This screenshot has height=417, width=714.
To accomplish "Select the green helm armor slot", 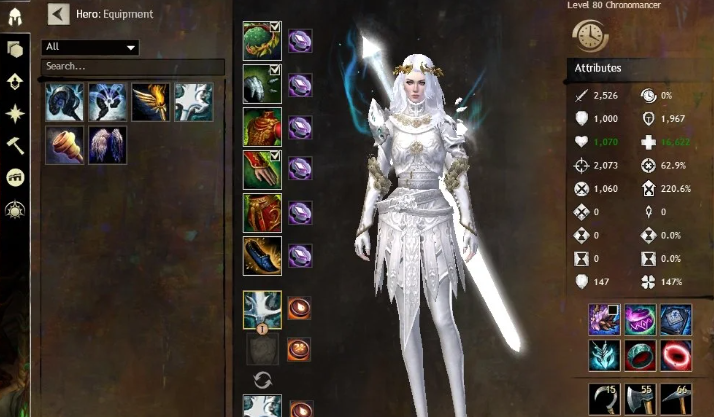I will pos(262,41).
